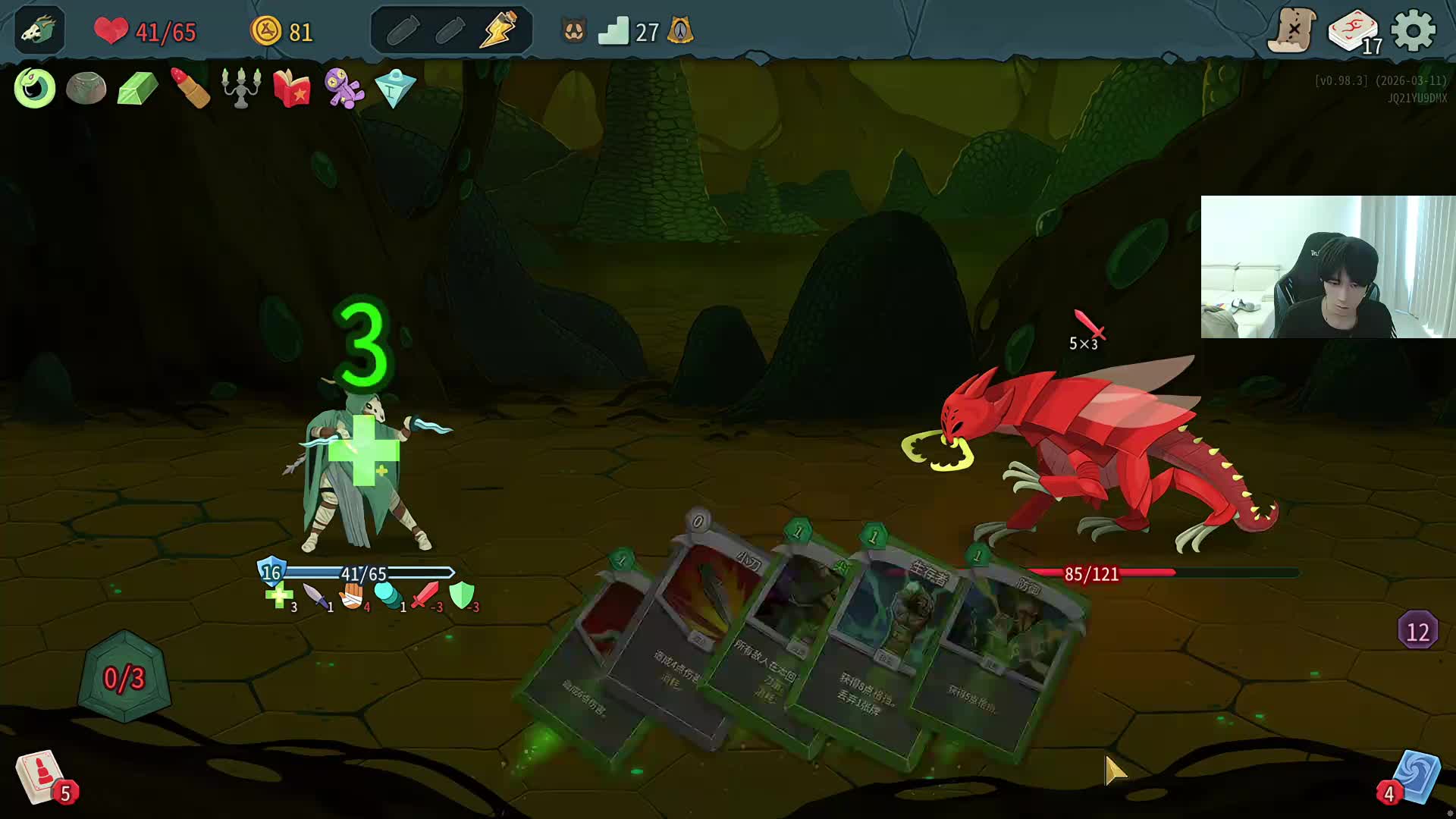
Task: Click the 0/3 energy orb
Action: click(x=124, y=677)
